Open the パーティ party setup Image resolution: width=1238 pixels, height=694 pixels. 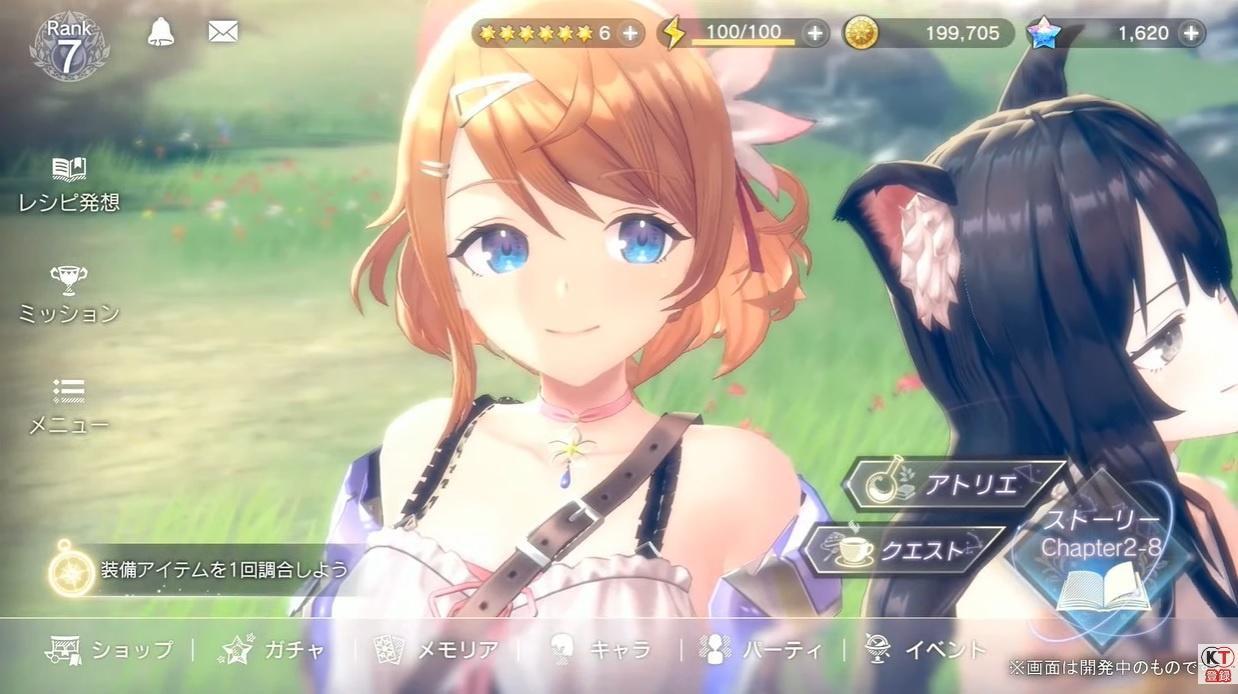click(x=761, y=650)
